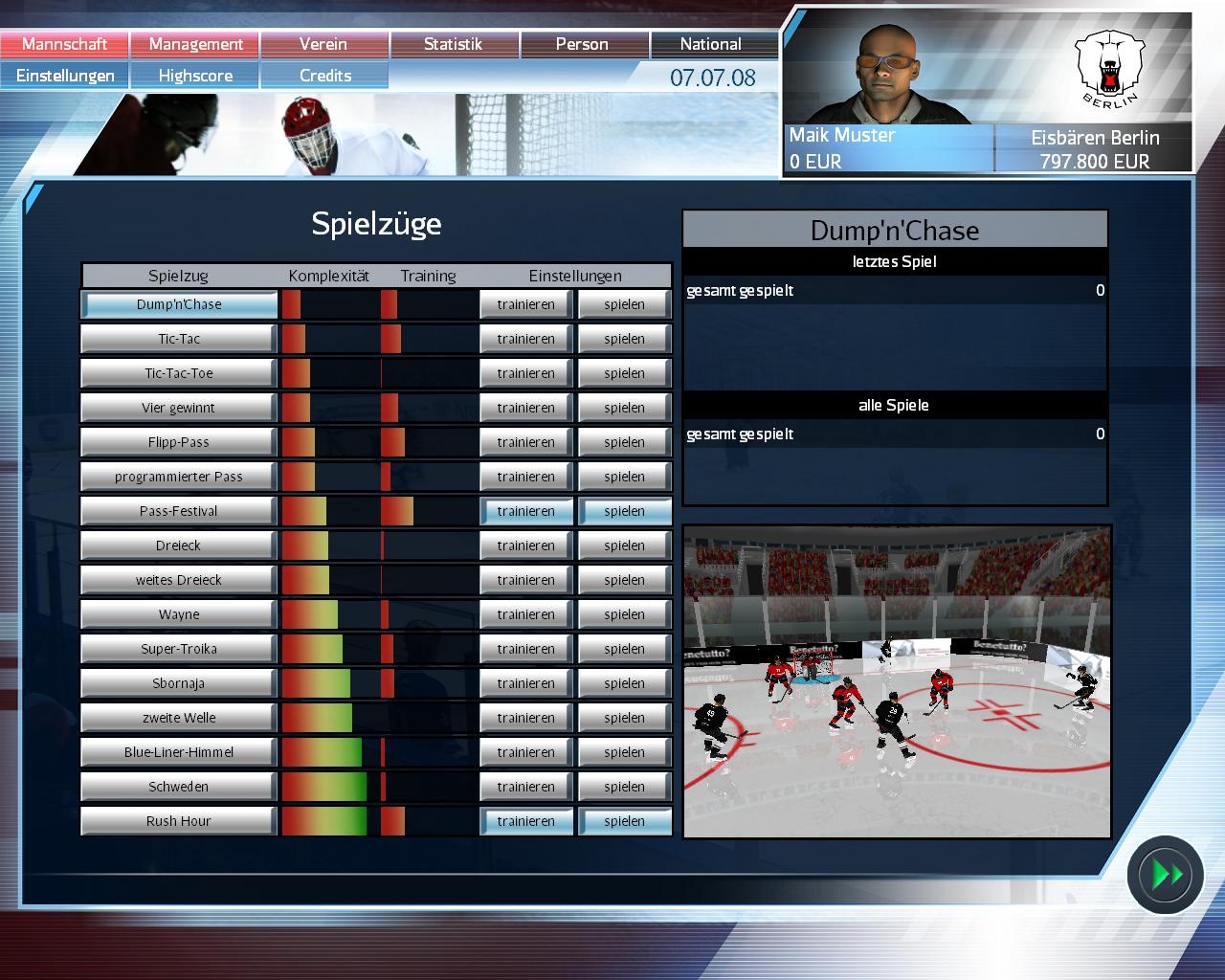Select the Tic-Tac-Toe play

click(x=179, y=373)
